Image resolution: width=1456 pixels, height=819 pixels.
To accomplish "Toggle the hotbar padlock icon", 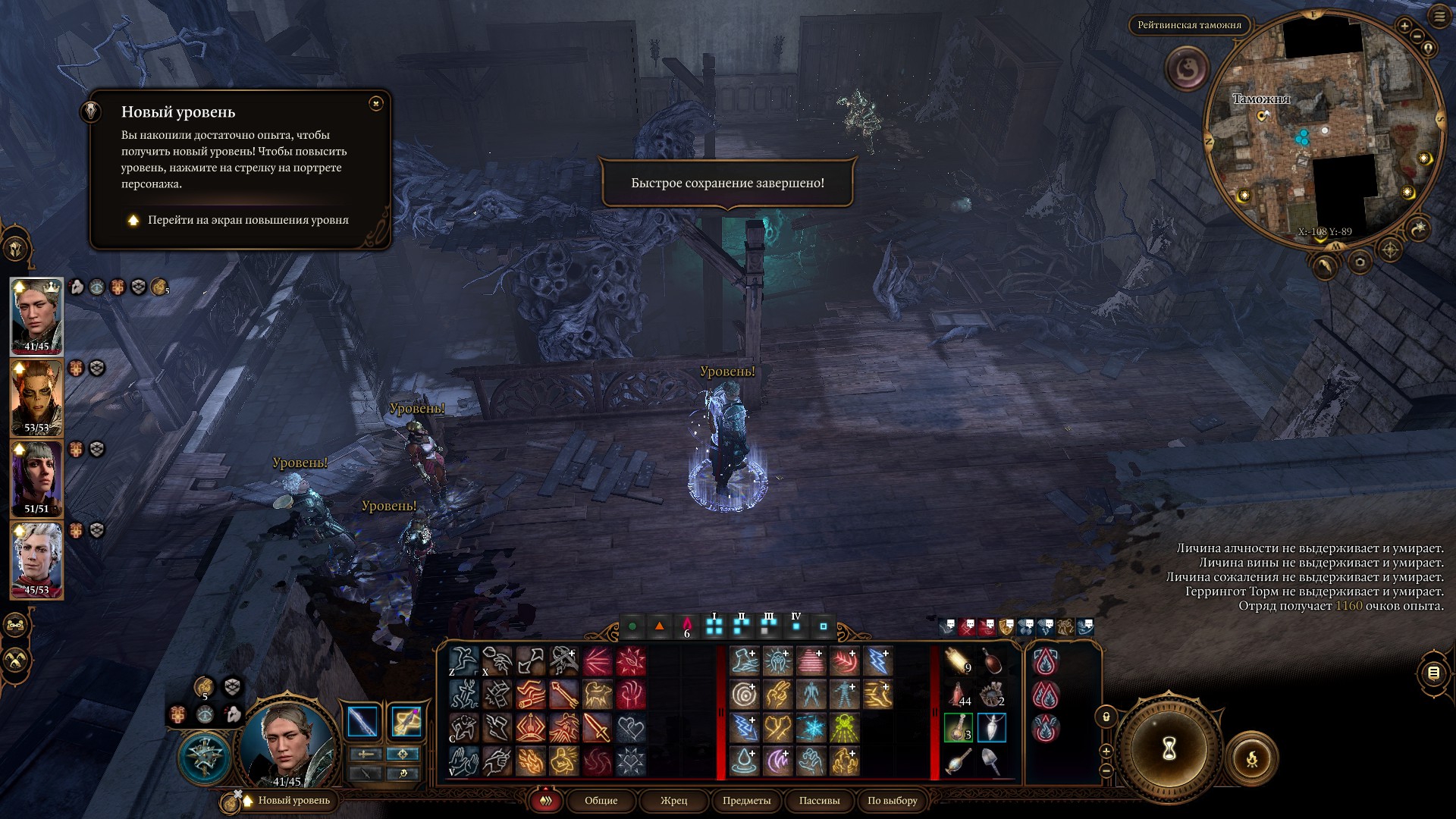I will pyautogui.click(x=1106, y=717).
